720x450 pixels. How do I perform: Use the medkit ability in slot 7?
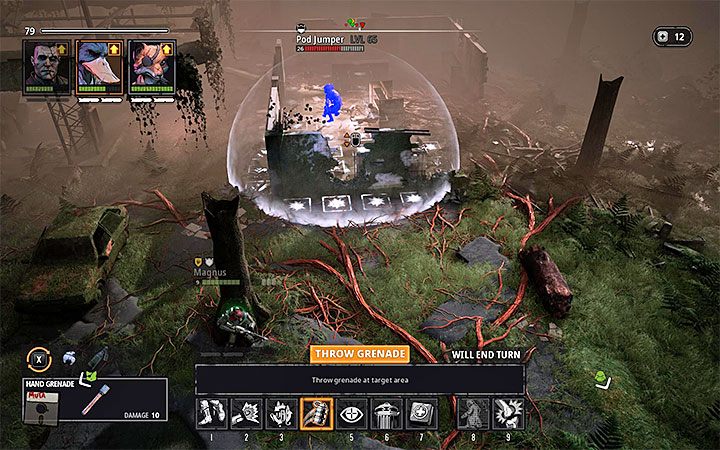[422, 413]
